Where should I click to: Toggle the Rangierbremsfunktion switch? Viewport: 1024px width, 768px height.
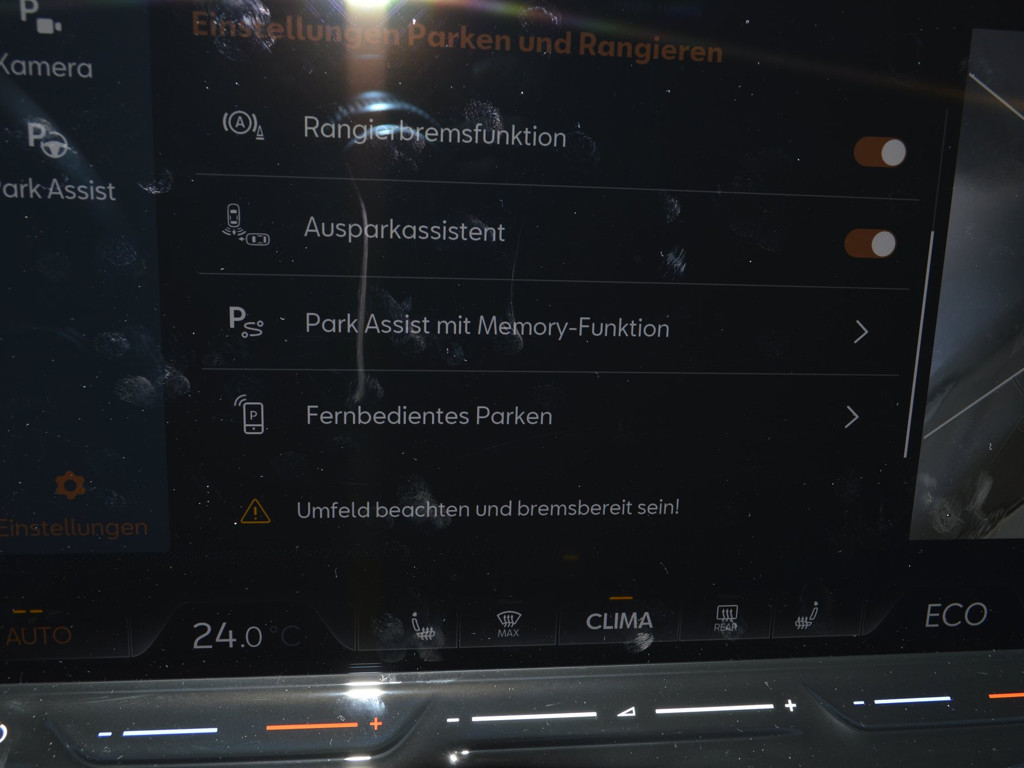(879, 152)
